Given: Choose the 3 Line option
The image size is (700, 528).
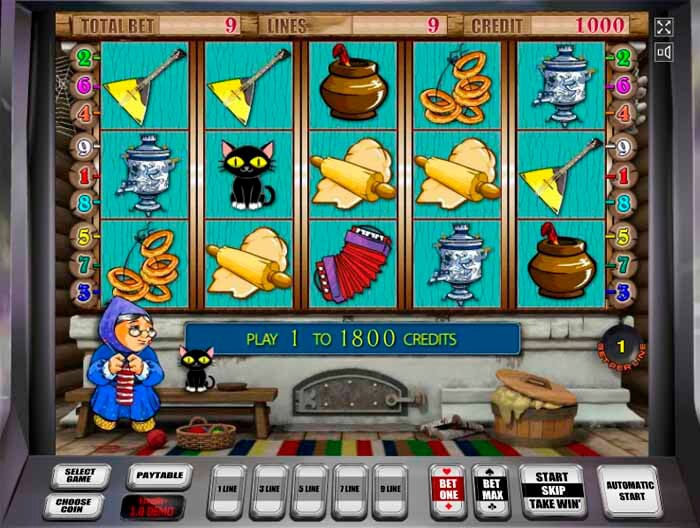Looking at the screenshot, I should tap(269, 490).
